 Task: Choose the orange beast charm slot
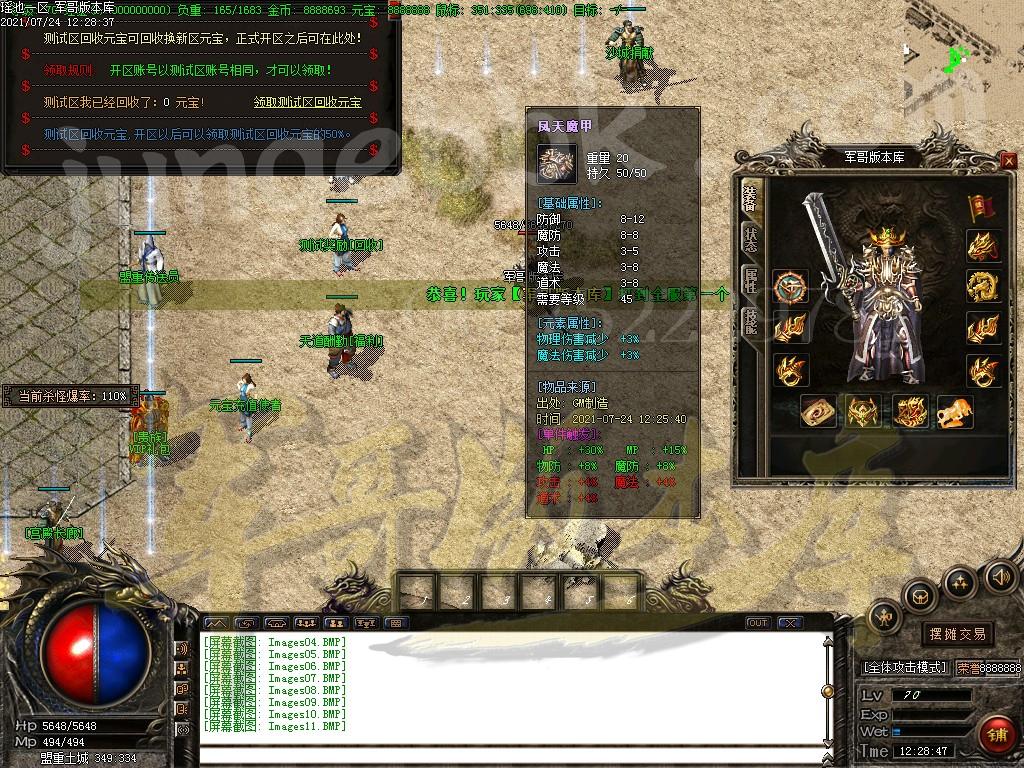click(954, 411)
